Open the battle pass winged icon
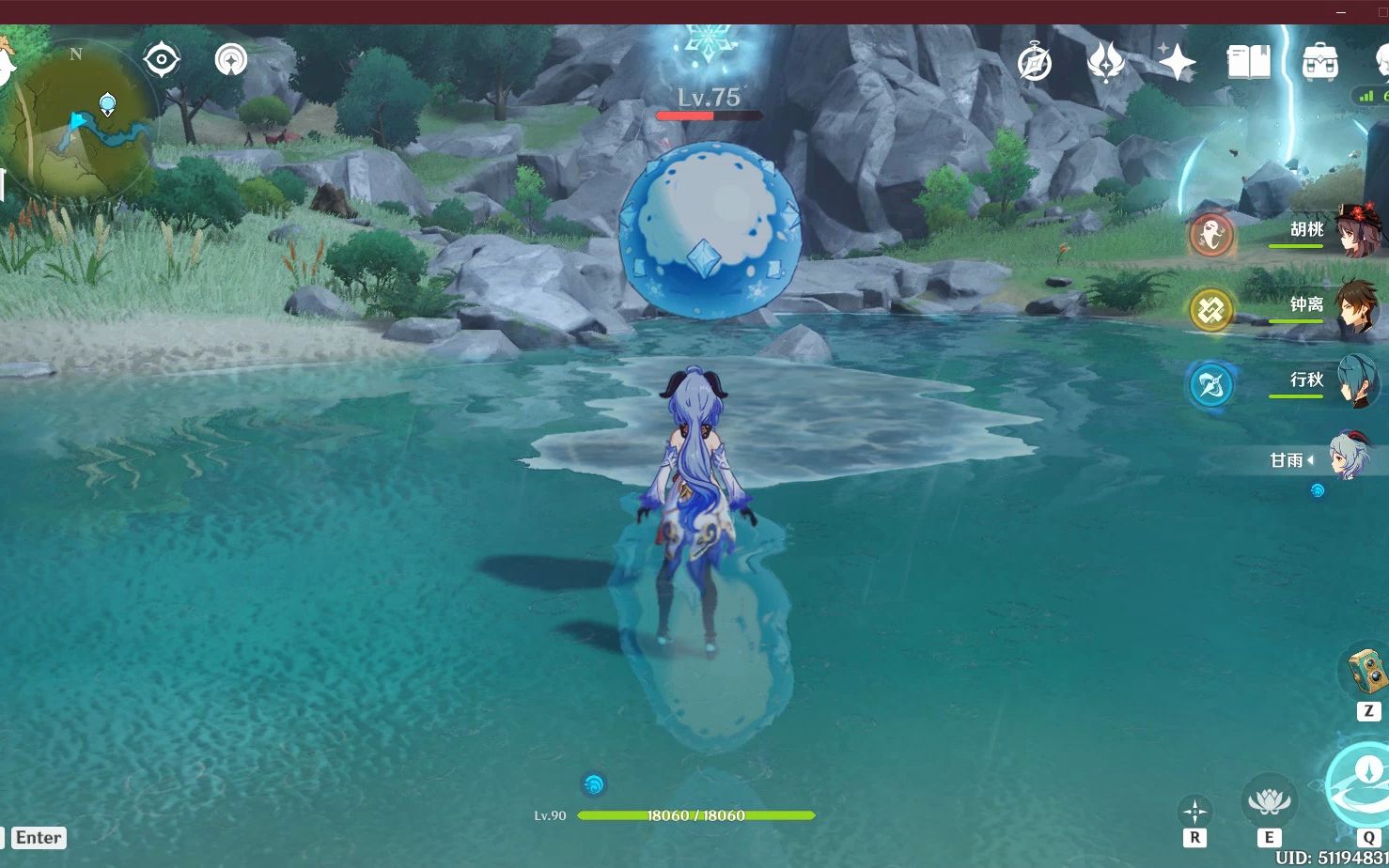 pyautogui.click(x=1105, y=63)
